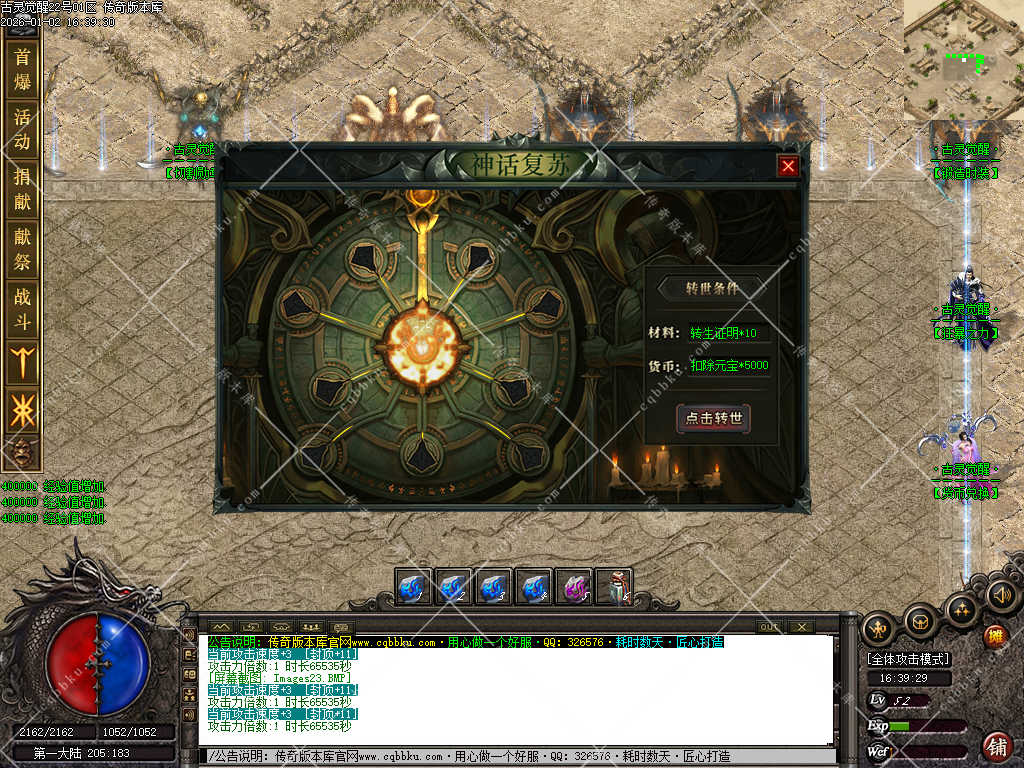Click the minimap in the corner
The width and height of the screenshot is (1024, 768).
point(963,60)
